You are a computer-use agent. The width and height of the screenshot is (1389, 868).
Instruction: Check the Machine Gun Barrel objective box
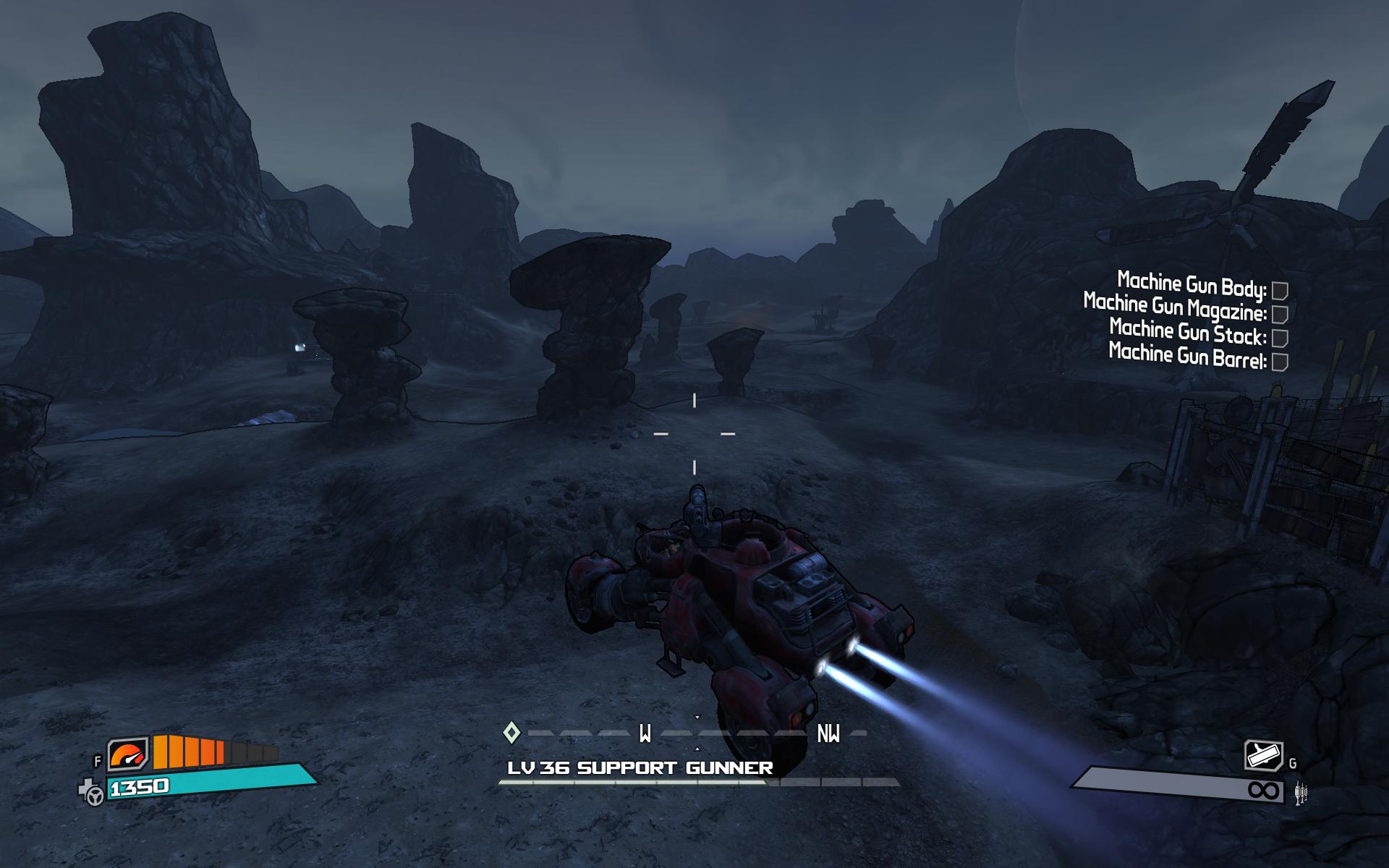tap(1280, 362)
